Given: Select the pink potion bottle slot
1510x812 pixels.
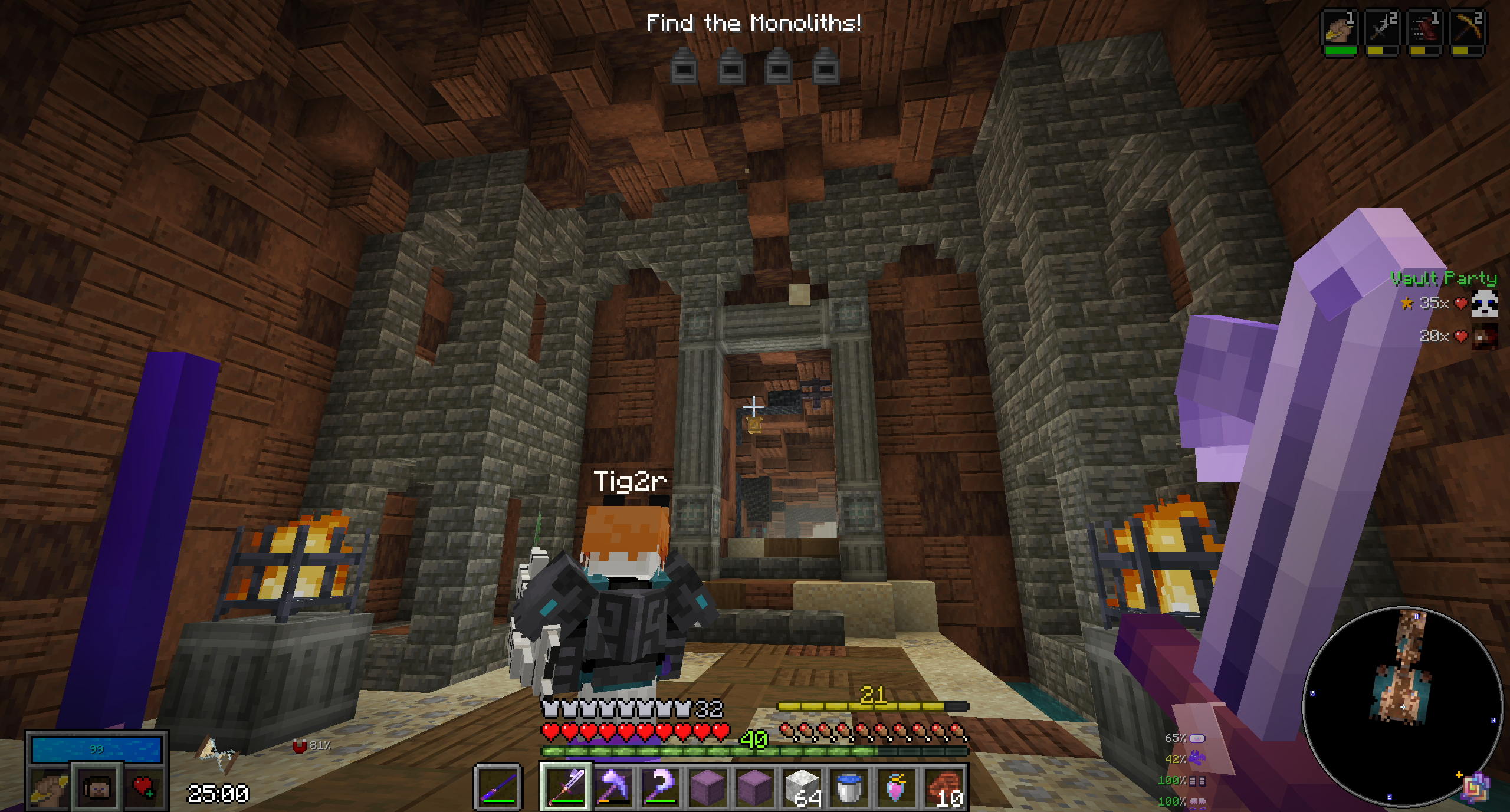Looking at the screenshot, I should click(x=897, y=787).
